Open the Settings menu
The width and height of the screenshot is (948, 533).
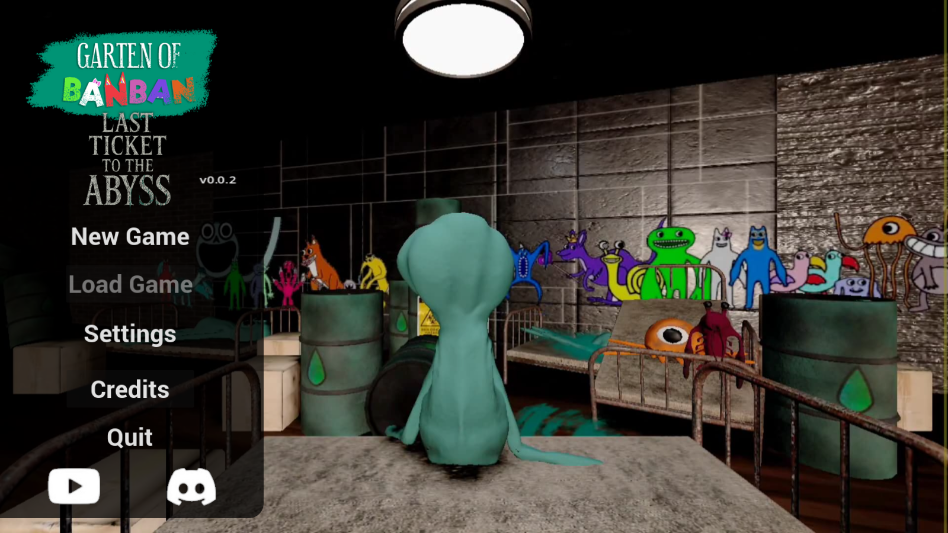click(x=130, y=334)
